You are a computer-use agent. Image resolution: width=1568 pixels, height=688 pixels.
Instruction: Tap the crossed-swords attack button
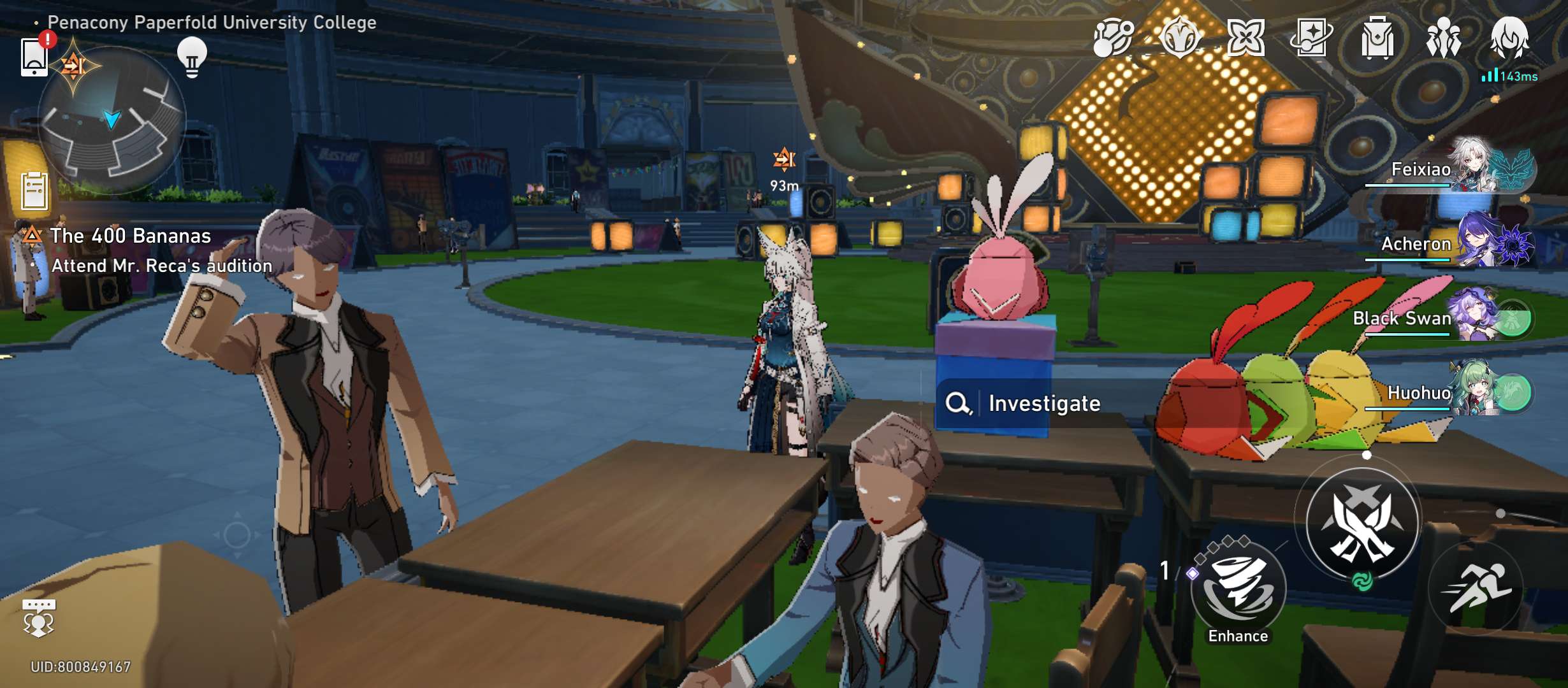click(1362, 524)
